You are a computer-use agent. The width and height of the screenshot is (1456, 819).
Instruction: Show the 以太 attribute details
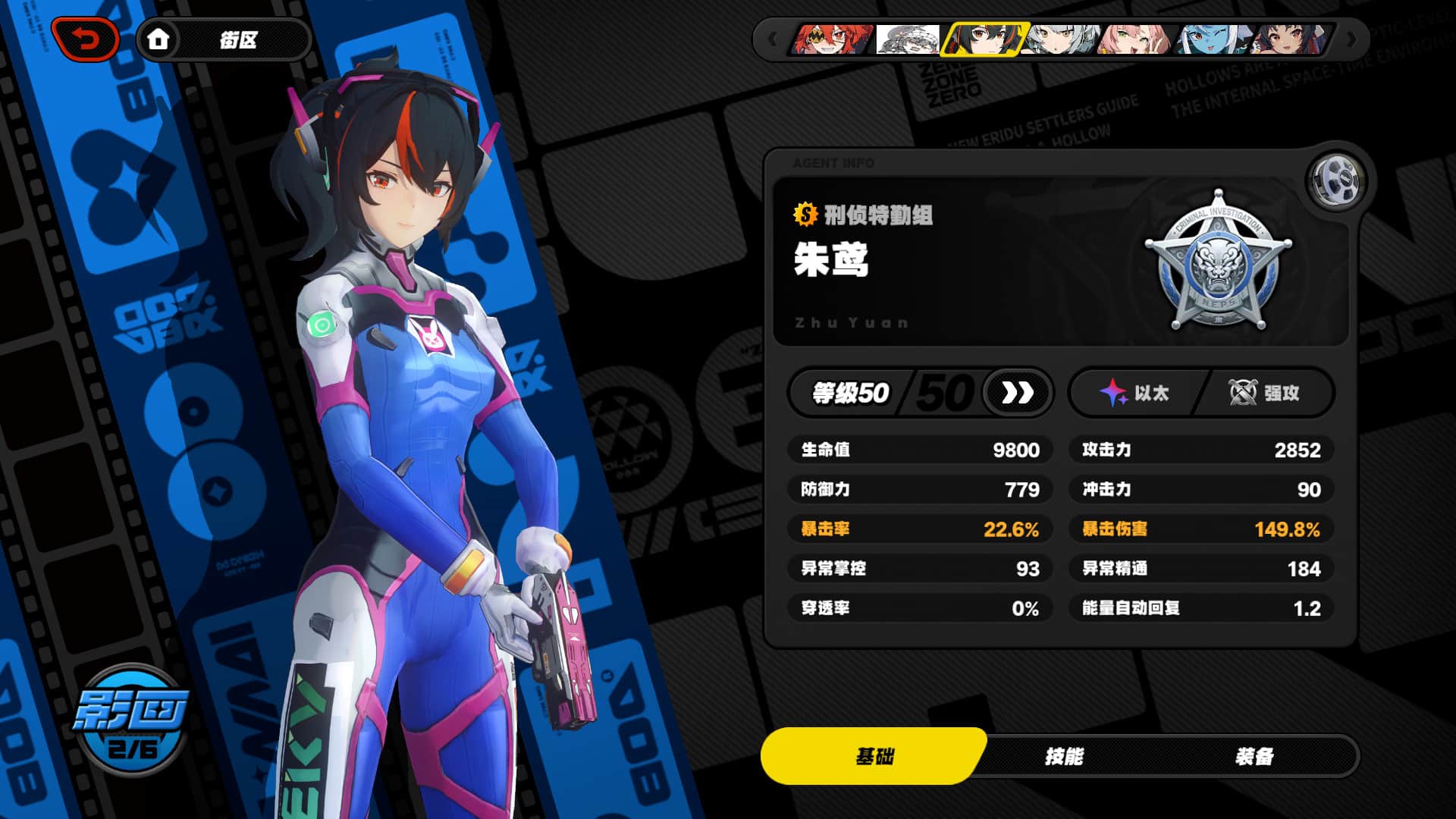pyautogui.click(x=1135, y=393)
